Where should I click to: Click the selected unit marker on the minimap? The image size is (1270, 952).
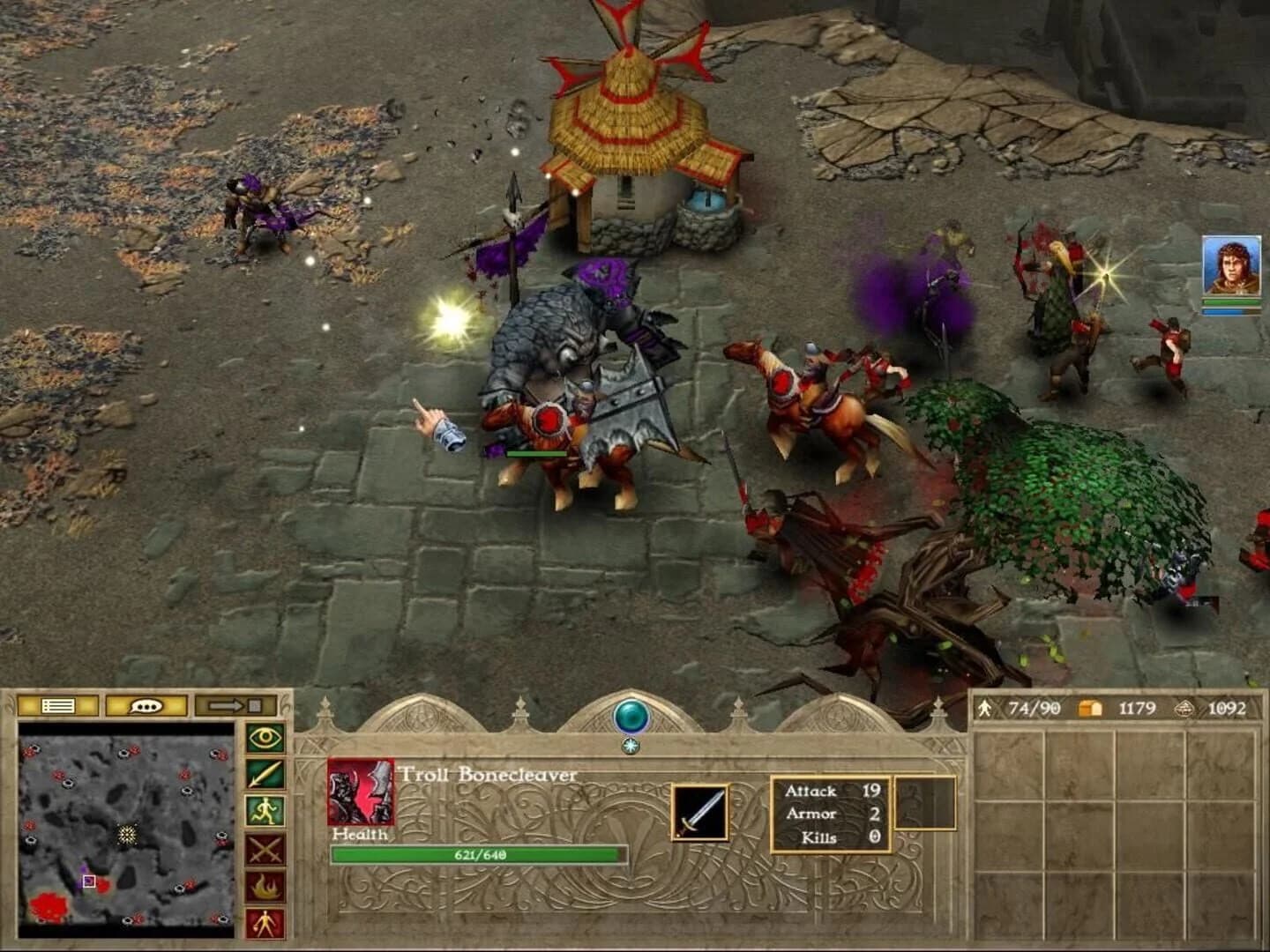click(90, 881)
